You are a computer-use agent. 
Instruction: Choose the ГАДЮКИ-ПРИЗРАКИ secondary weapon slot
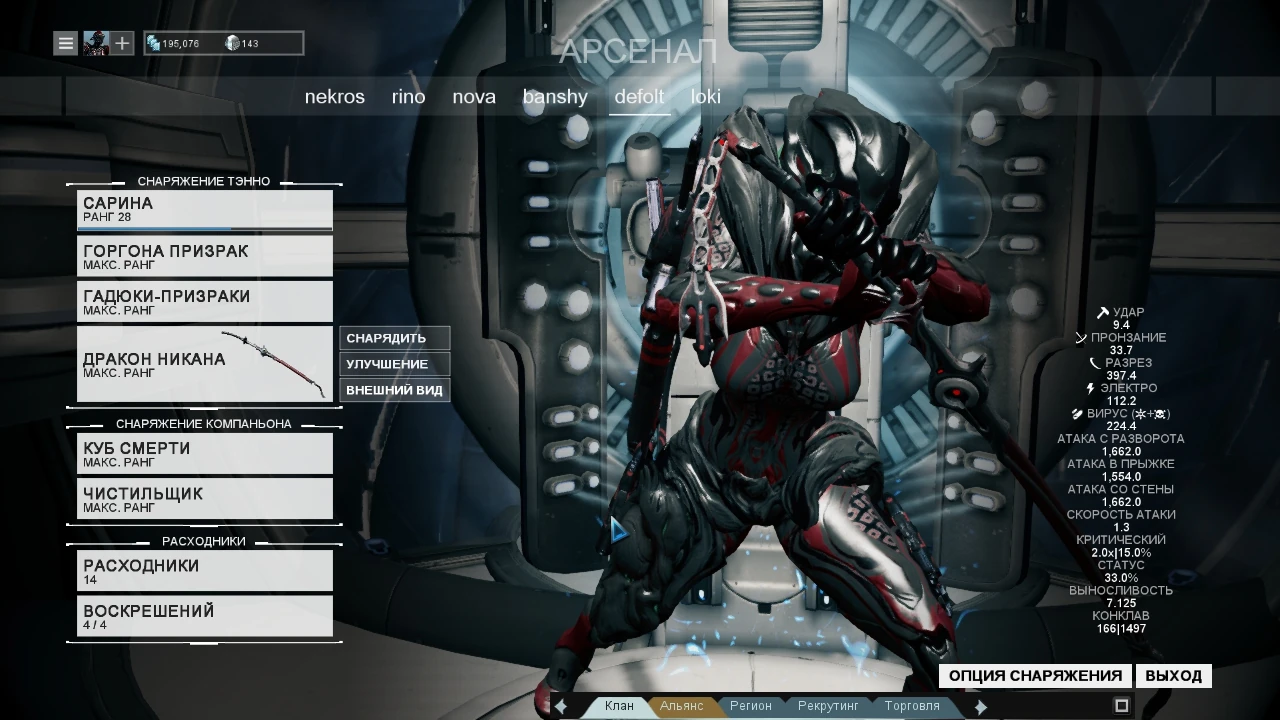click(x=205, y=301)
